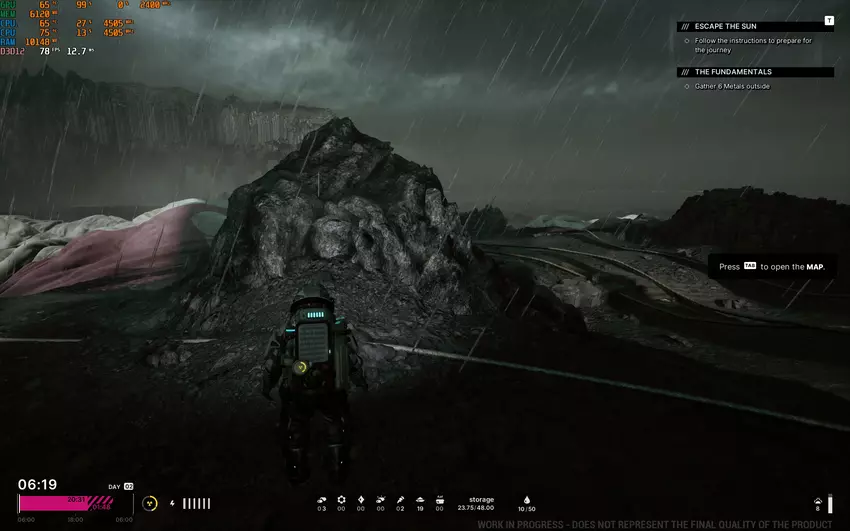
Task: Click the syringe resource icon
Action: point(400,498)
